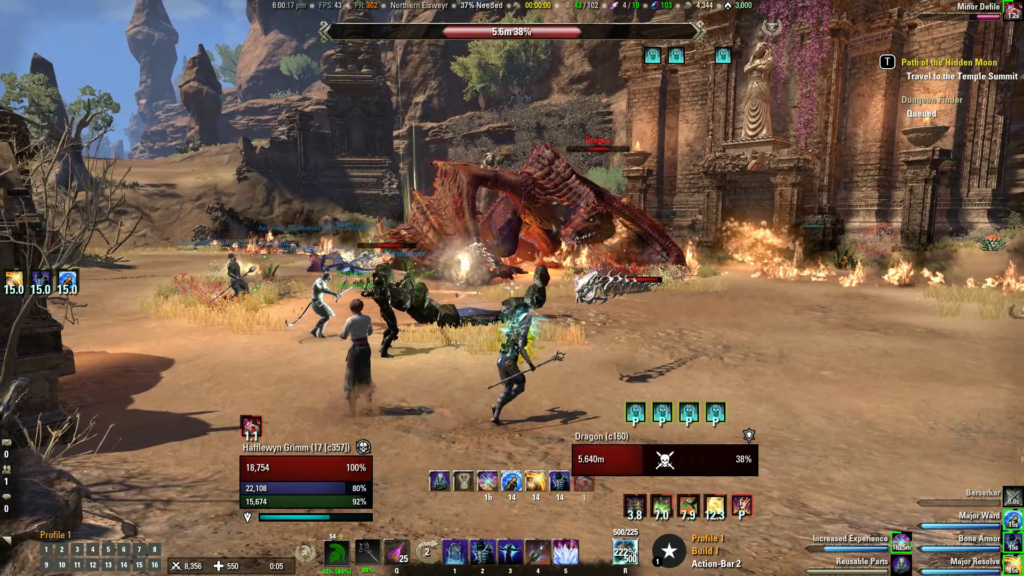1024x576 pixels.
Task: Select the staff weapon durability icon
Action: click(x=368, y=552)
